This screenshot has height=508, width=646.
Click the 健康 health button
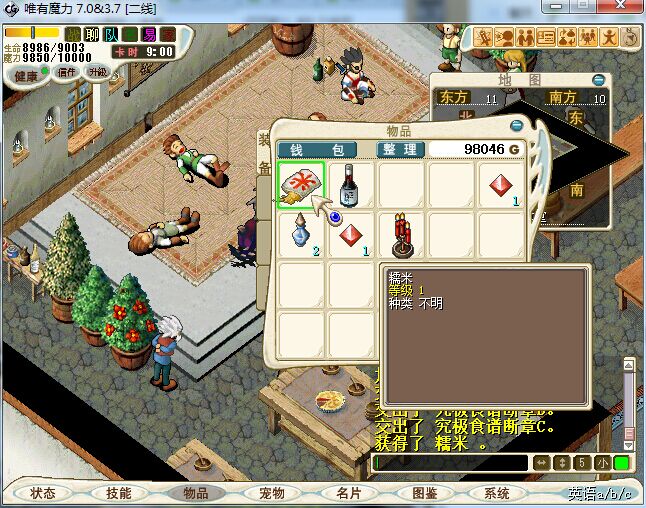tap(26, 76)
